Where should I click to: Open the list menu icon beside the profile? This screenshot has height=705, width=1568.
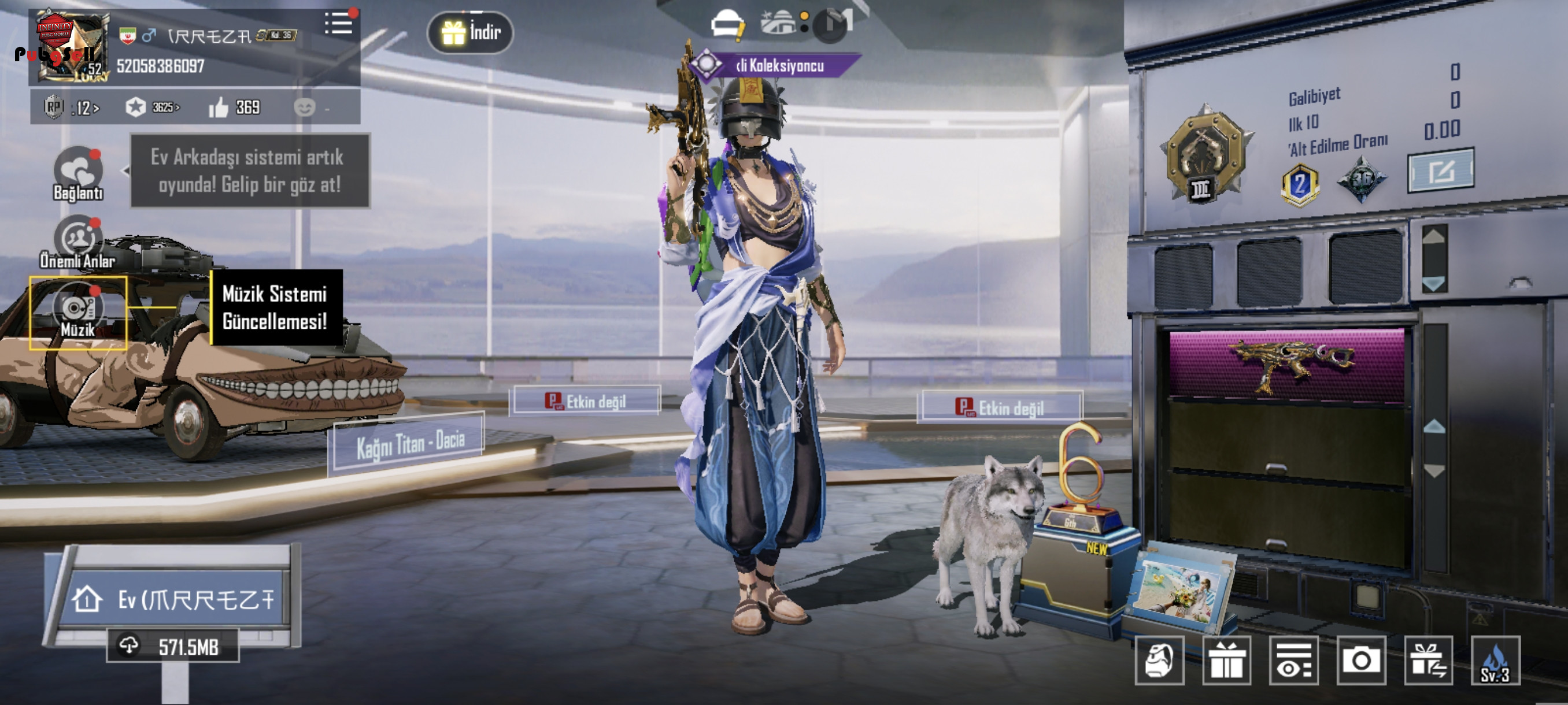pyautogui.click(x=338, y=24)
